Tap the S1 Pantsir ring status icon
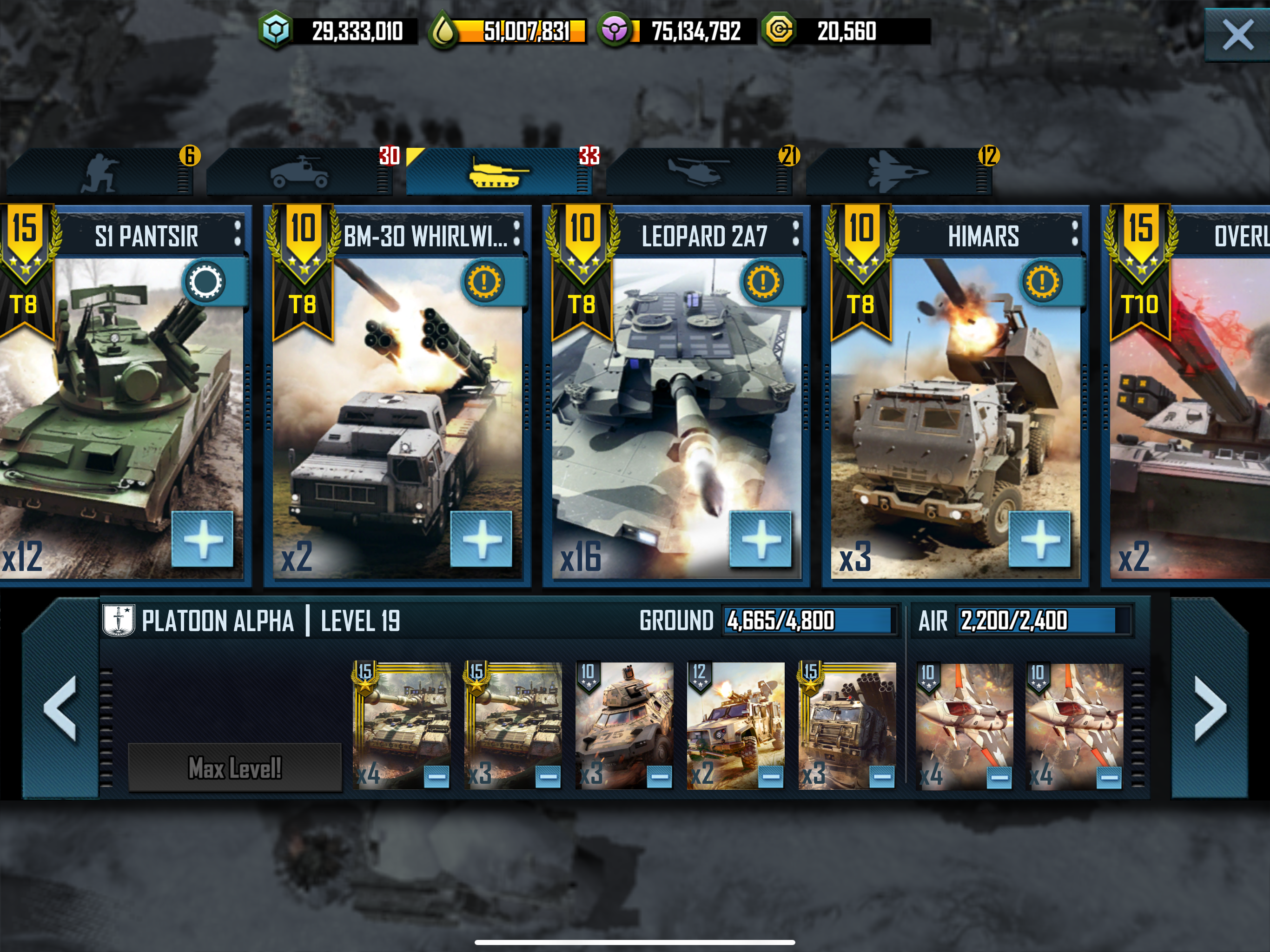The height and width of the screenshot is (952, 1270). 205,282
